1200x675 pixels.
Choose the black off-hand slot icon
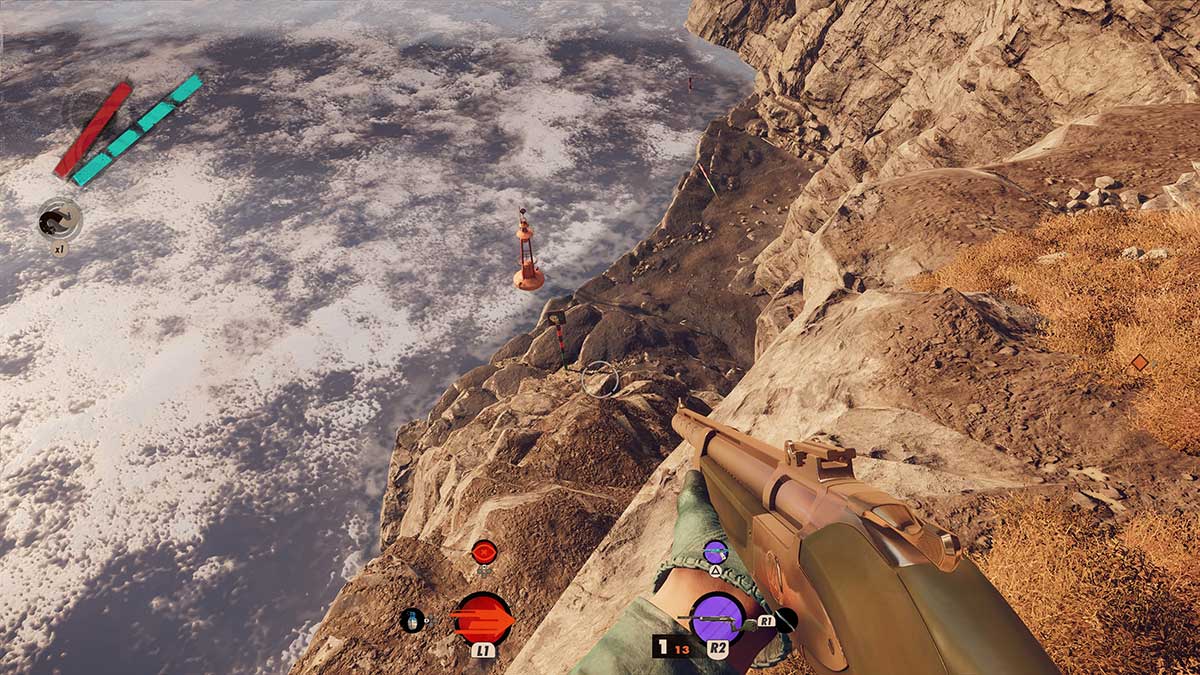tap(786, 619)
